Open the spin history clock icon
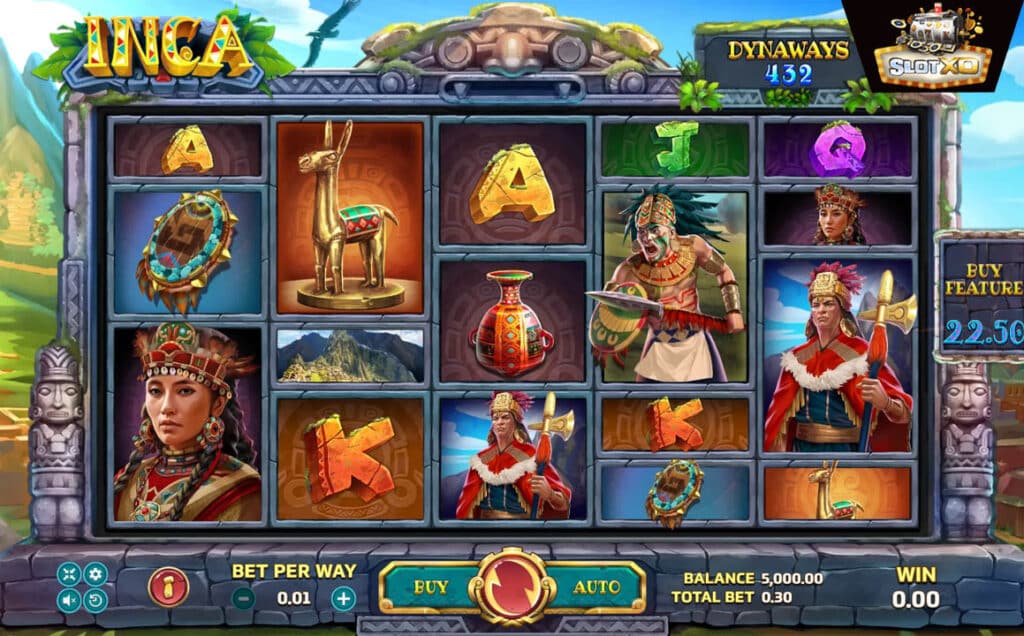 point(95,601)
